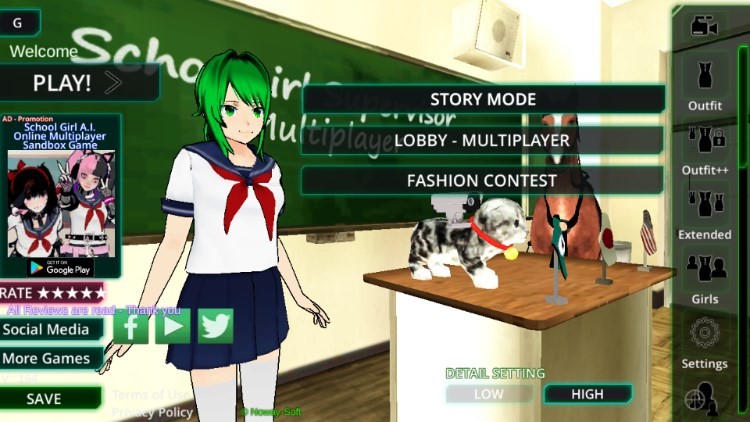Open Lobby - Multiplayer
Screen dimensions: 750x422
pyautogui.click(x=483, y=140)
